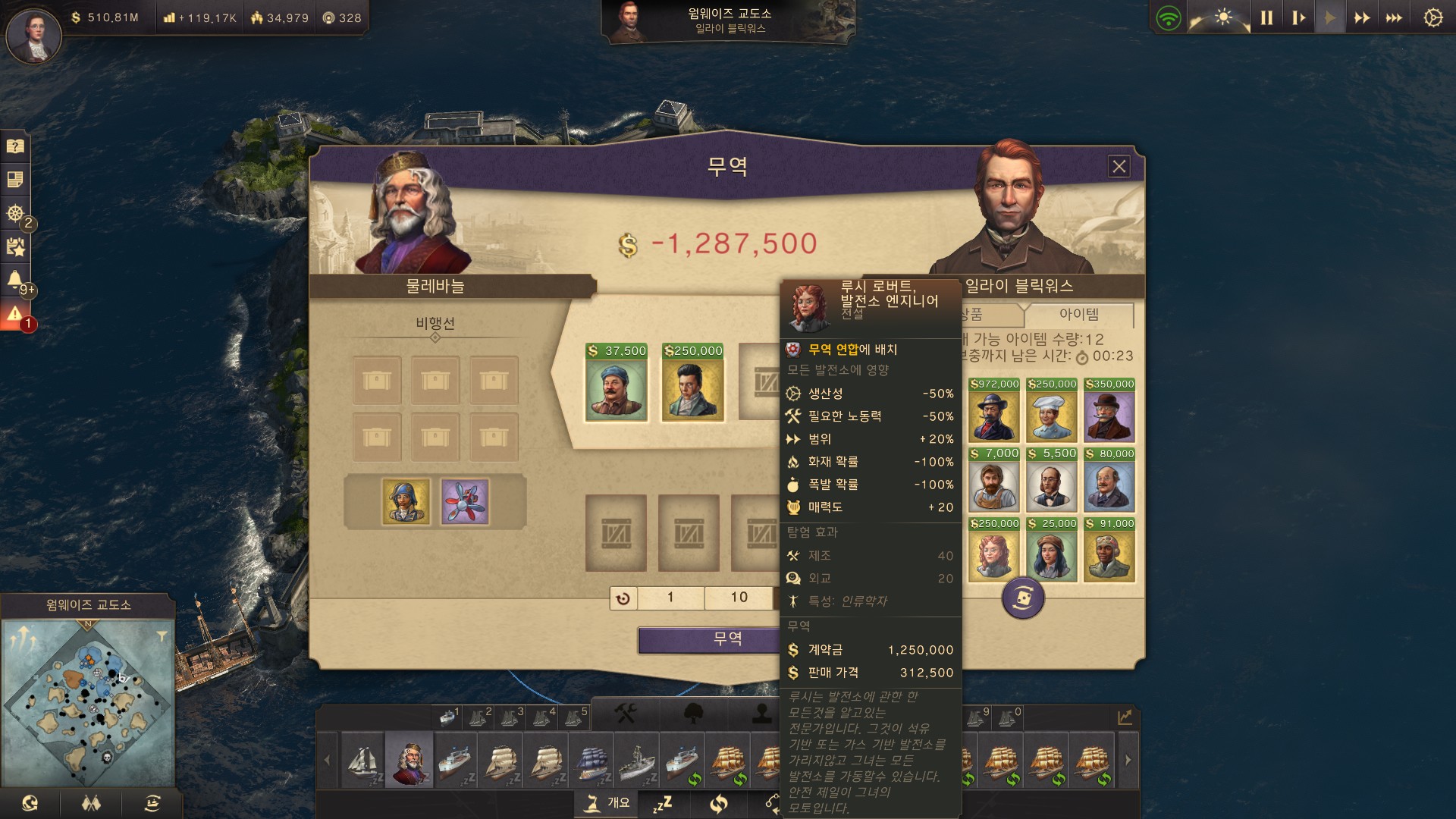Screen dimensions: 1456x819
Task: Confirm with the purple 무역 button
Action: (709, 639)
